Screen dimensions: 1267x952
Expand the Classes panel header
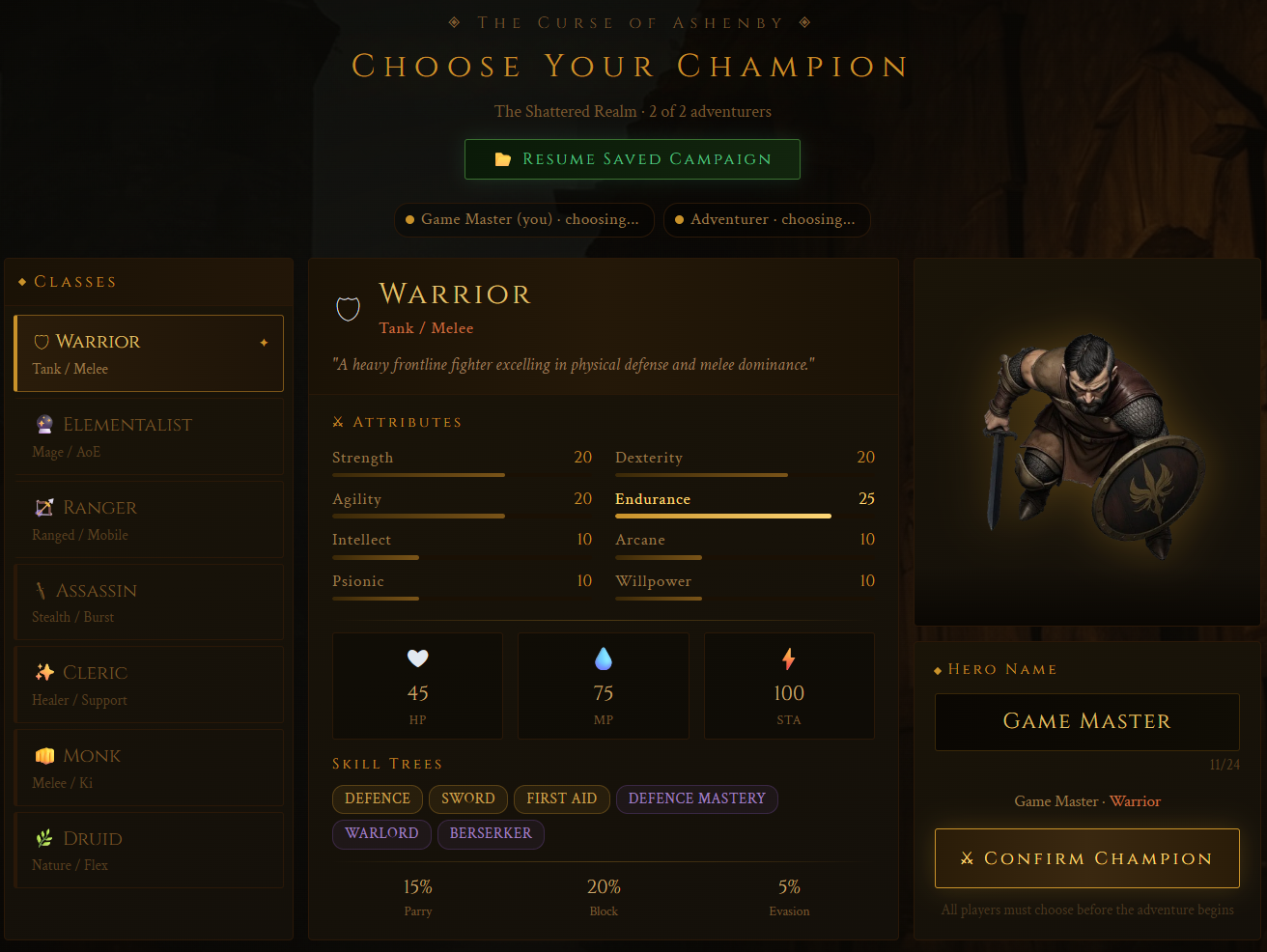click(66, 281)
